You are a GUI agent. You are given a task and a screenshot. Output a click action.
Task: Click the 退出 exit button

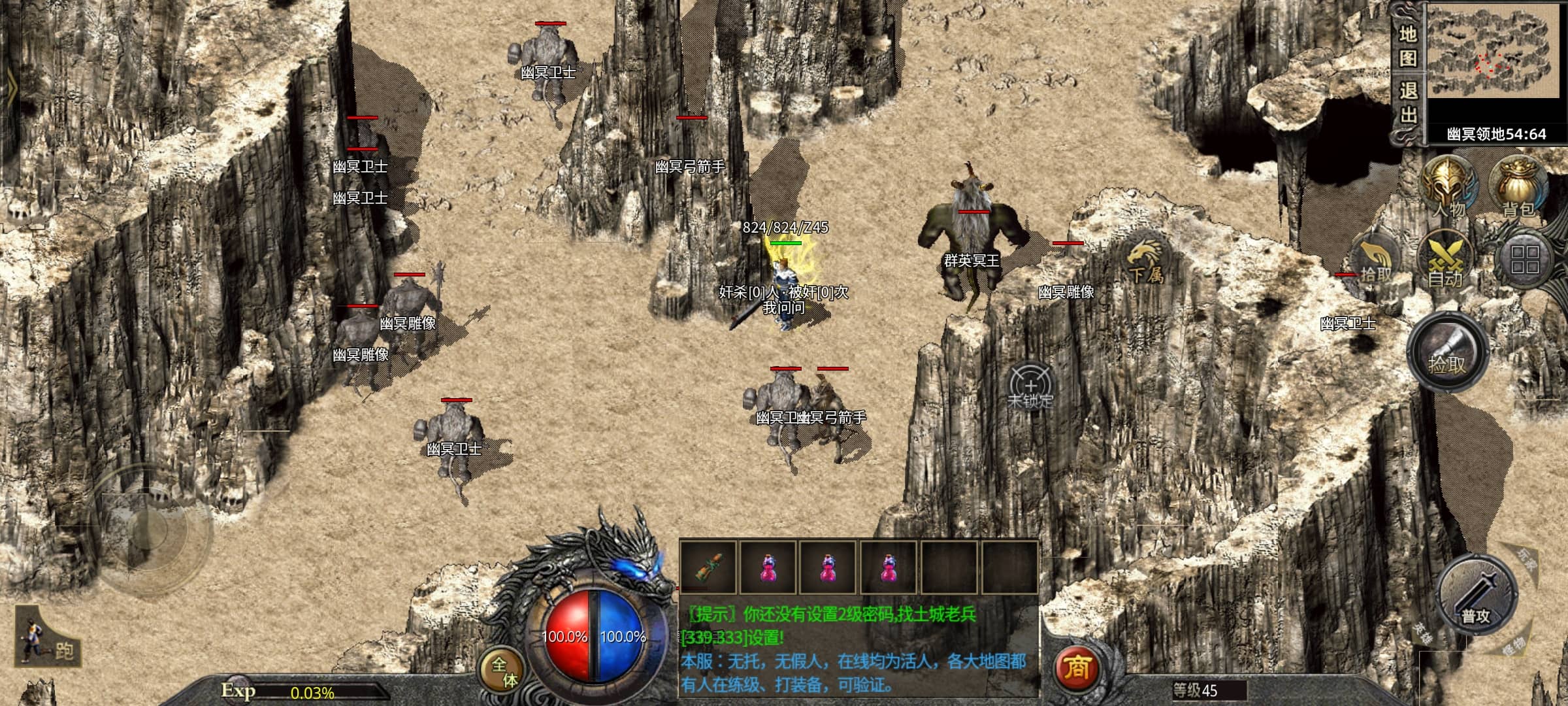[1407, 103]
